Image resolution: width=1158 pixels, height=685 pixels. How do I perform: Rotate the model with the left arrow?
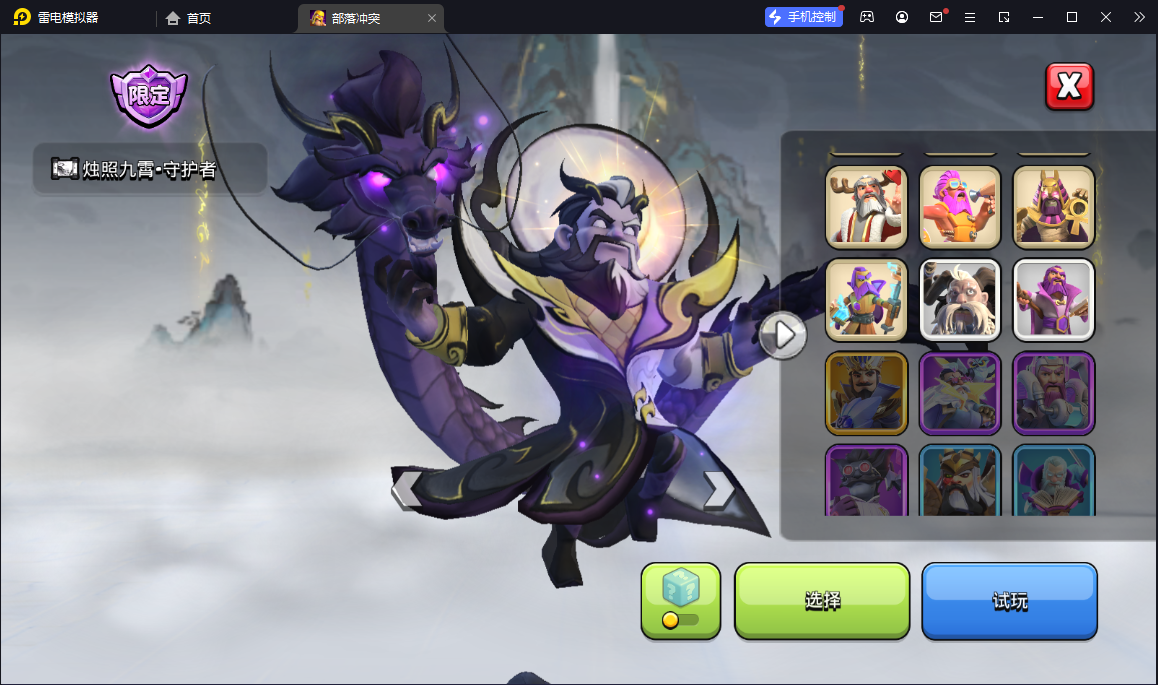point(407,489)
